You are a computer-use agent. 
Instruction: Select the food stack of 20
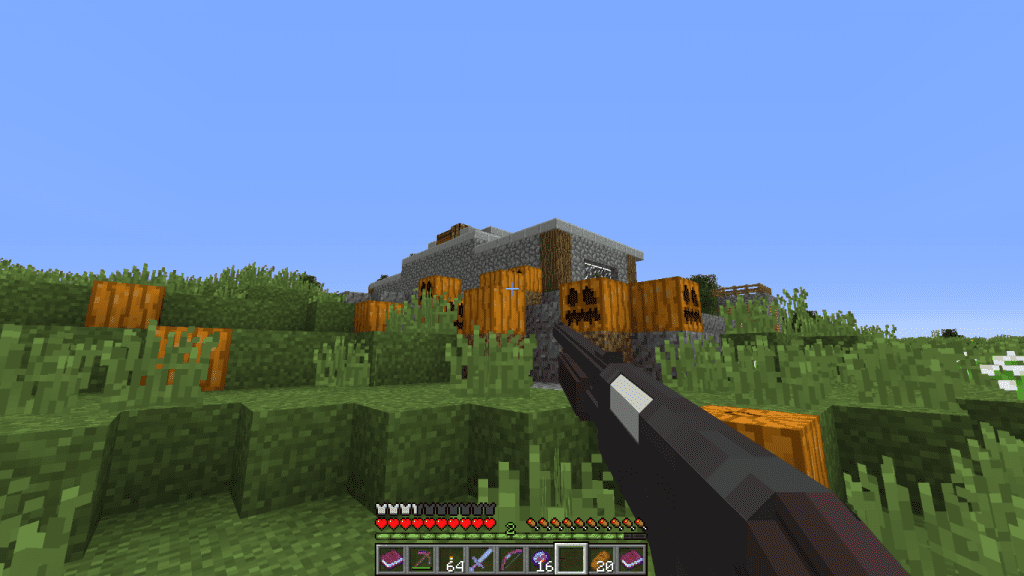click(601, 559)
